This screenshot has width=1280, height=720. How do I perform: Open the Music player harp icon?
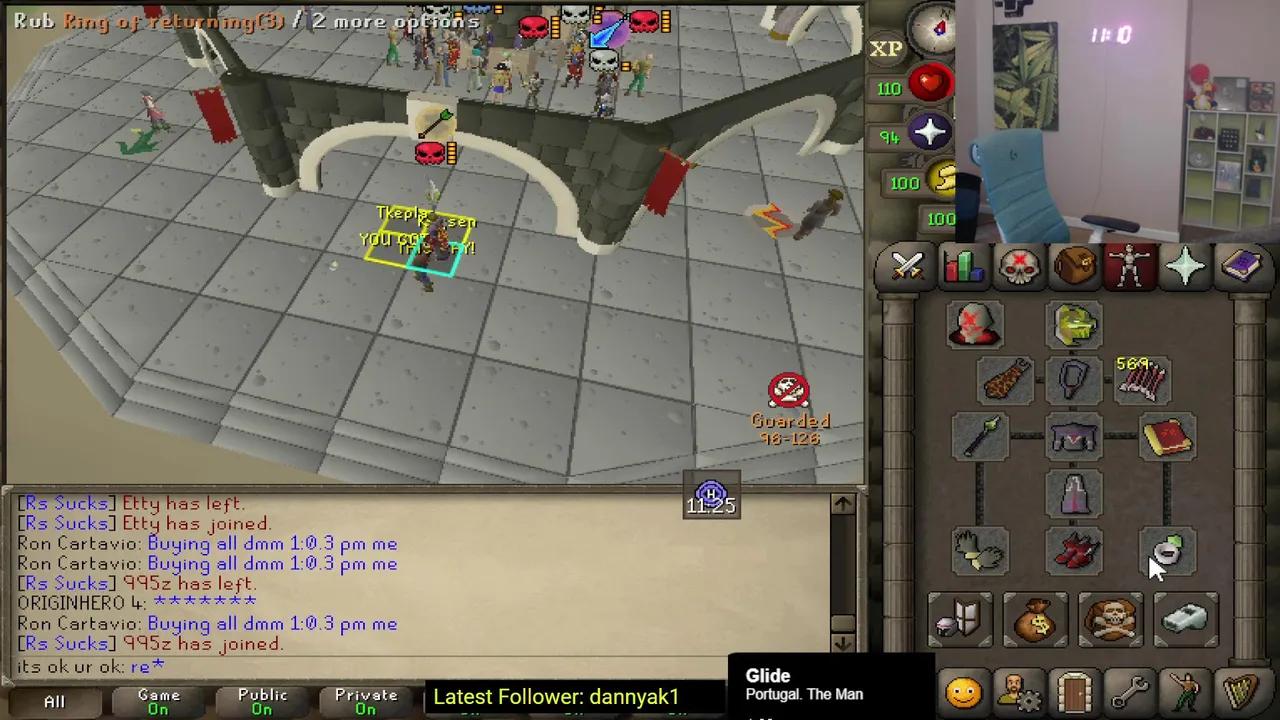pyautogui.click(x=1242, y=690)
